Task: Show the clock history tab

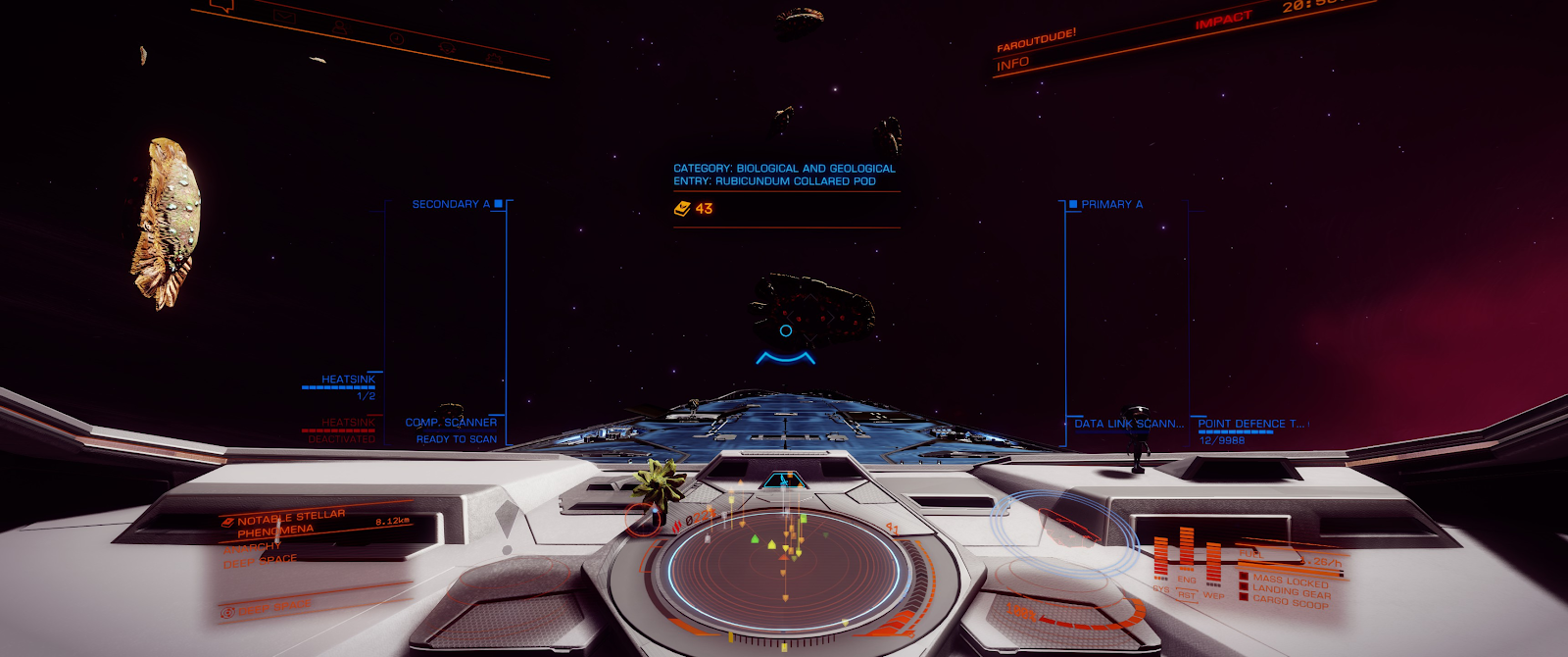Action: coord(395,37)
